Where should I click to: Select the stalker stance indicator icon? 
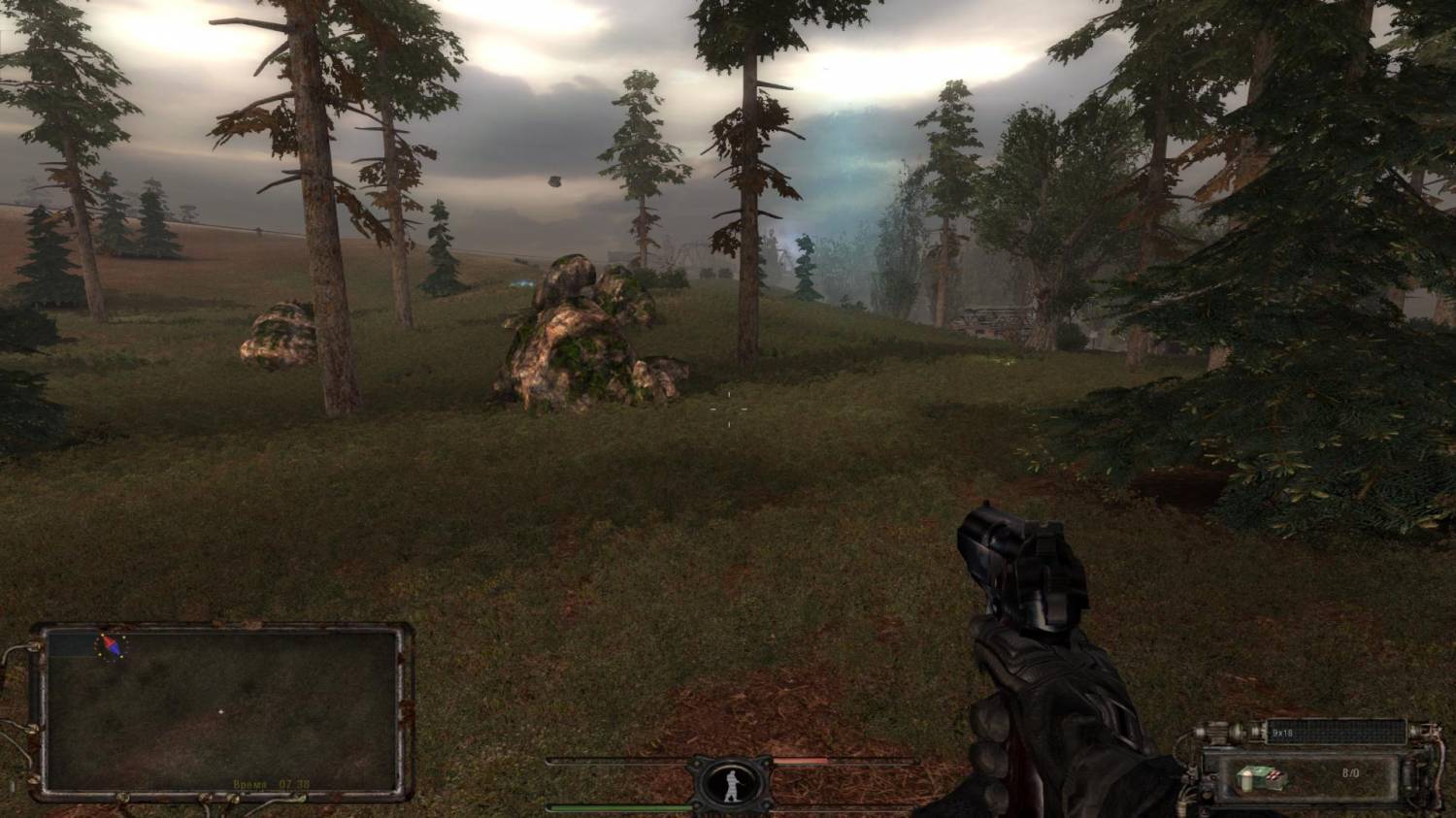(x=730, y=783)
